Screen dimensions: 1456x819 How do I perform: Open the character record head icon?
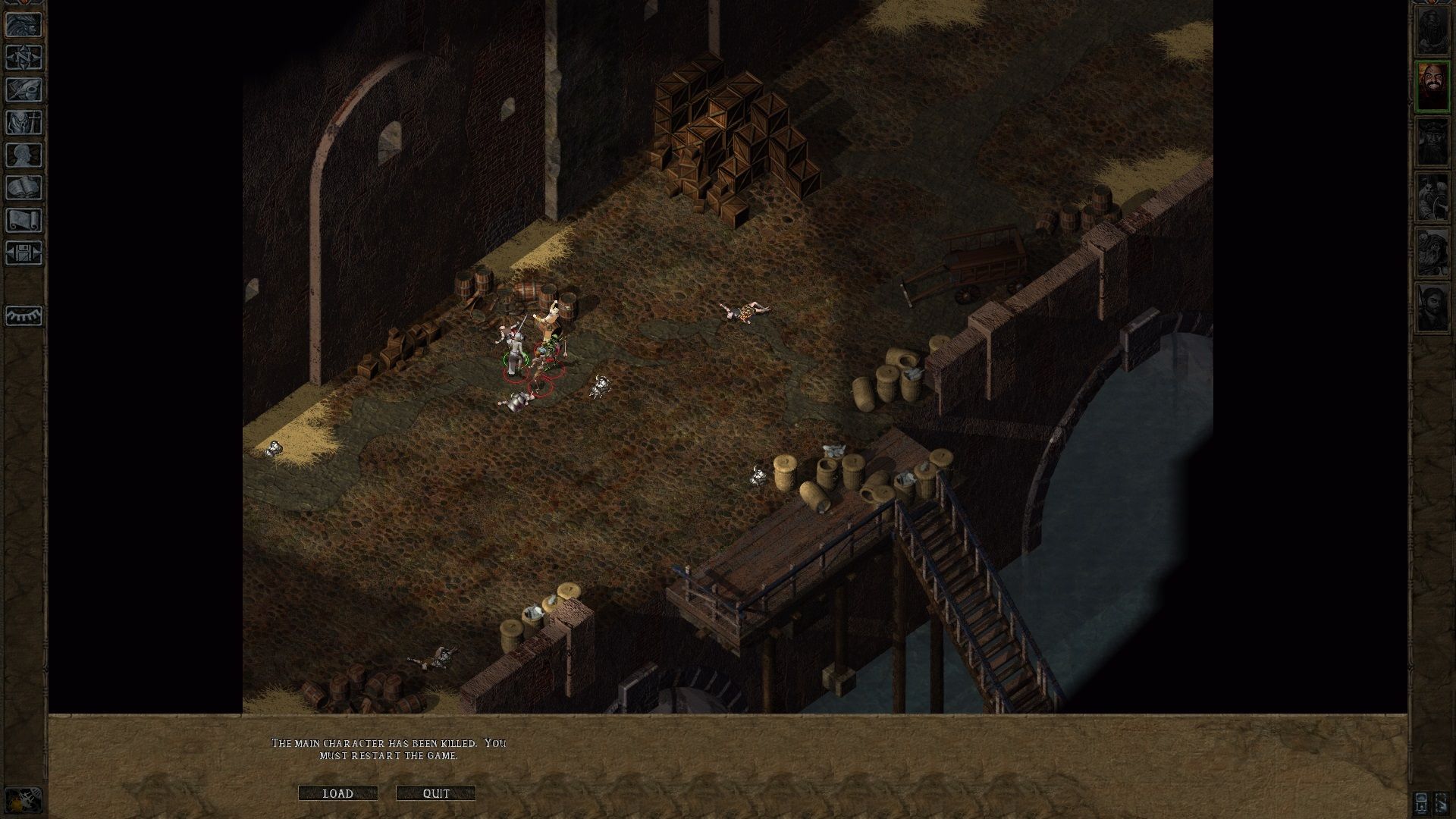[24, 155]
